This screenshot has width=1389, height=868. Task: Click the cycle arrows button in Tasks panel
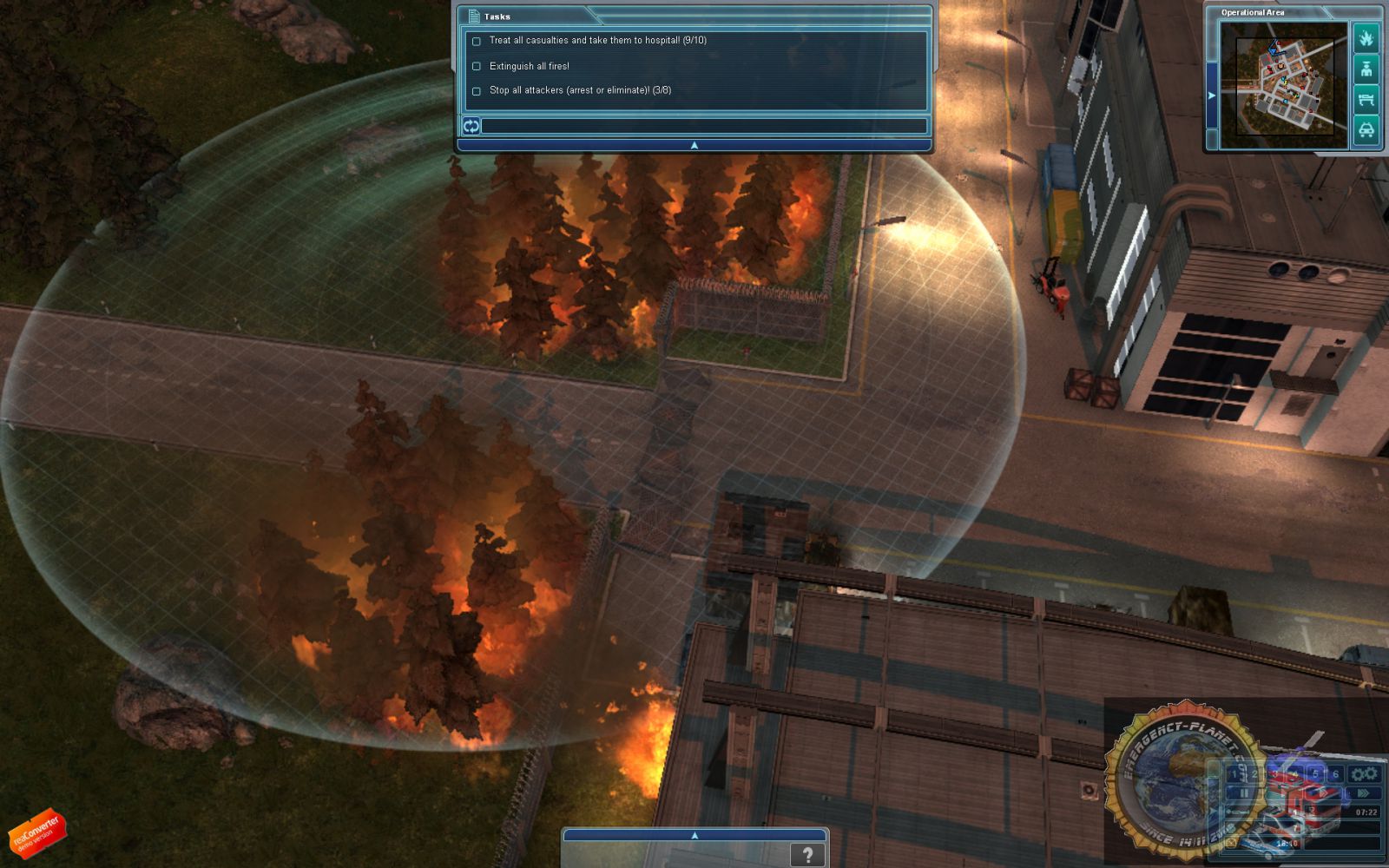pyautogui.click(x=471, y=126)
